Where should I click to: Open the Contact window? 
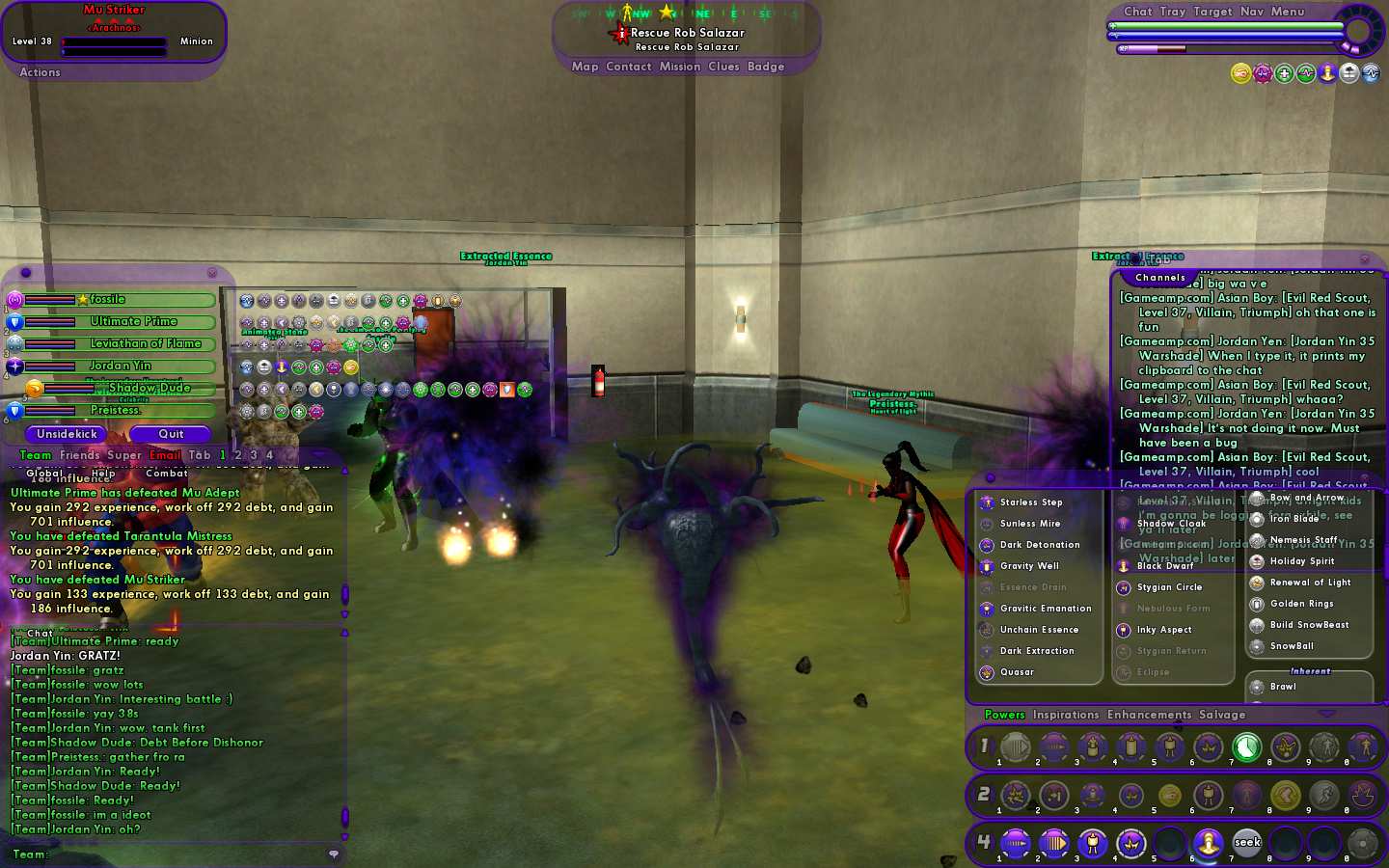[x=629, y=67]
